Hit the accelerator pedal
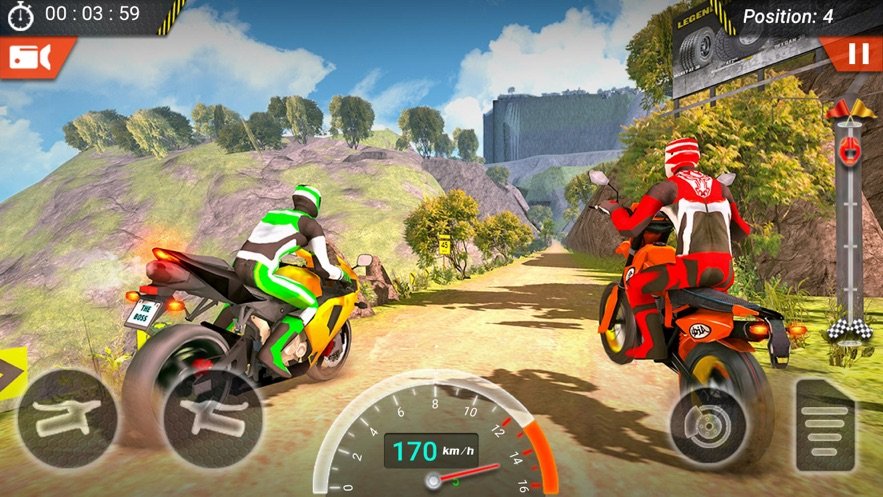 [x=826, y=424]
